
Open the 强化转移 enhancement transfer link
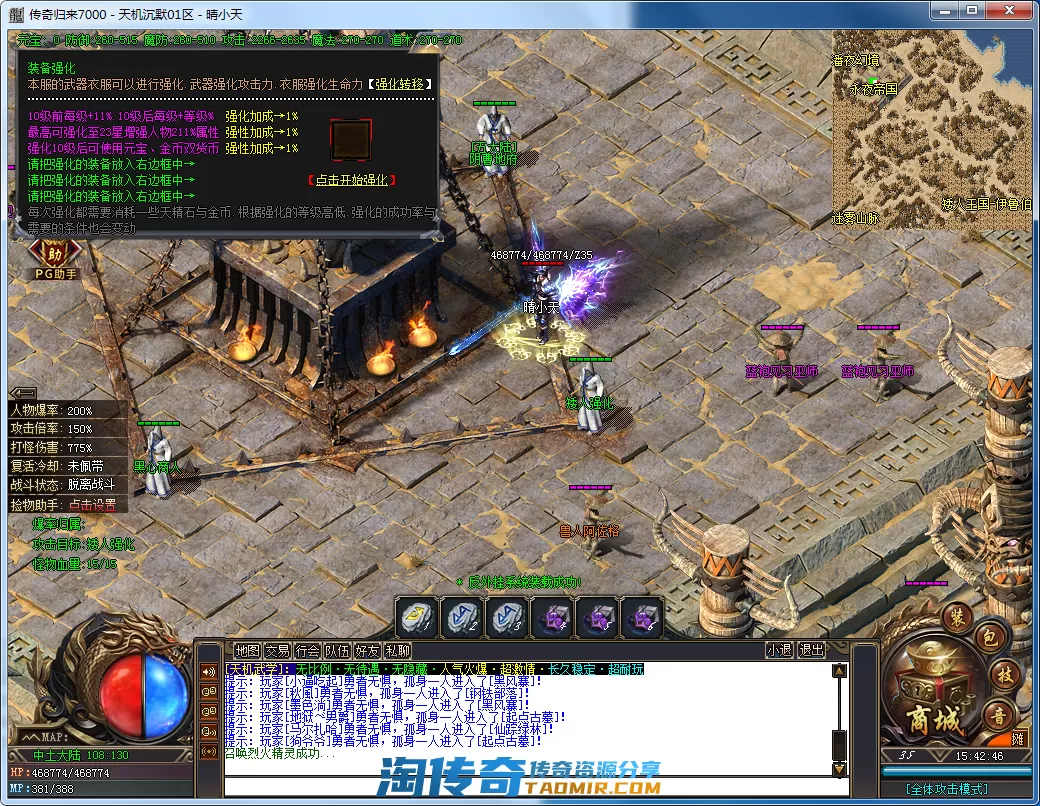coord(402,85)
